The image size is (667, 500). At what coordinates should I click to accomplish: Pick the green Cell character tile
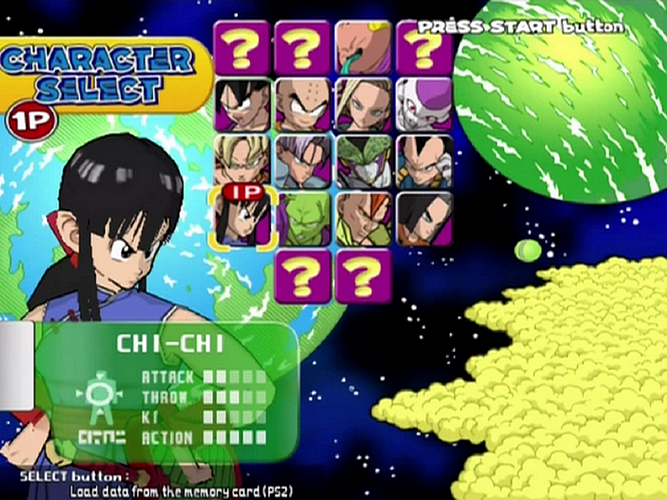coord(363,161)
